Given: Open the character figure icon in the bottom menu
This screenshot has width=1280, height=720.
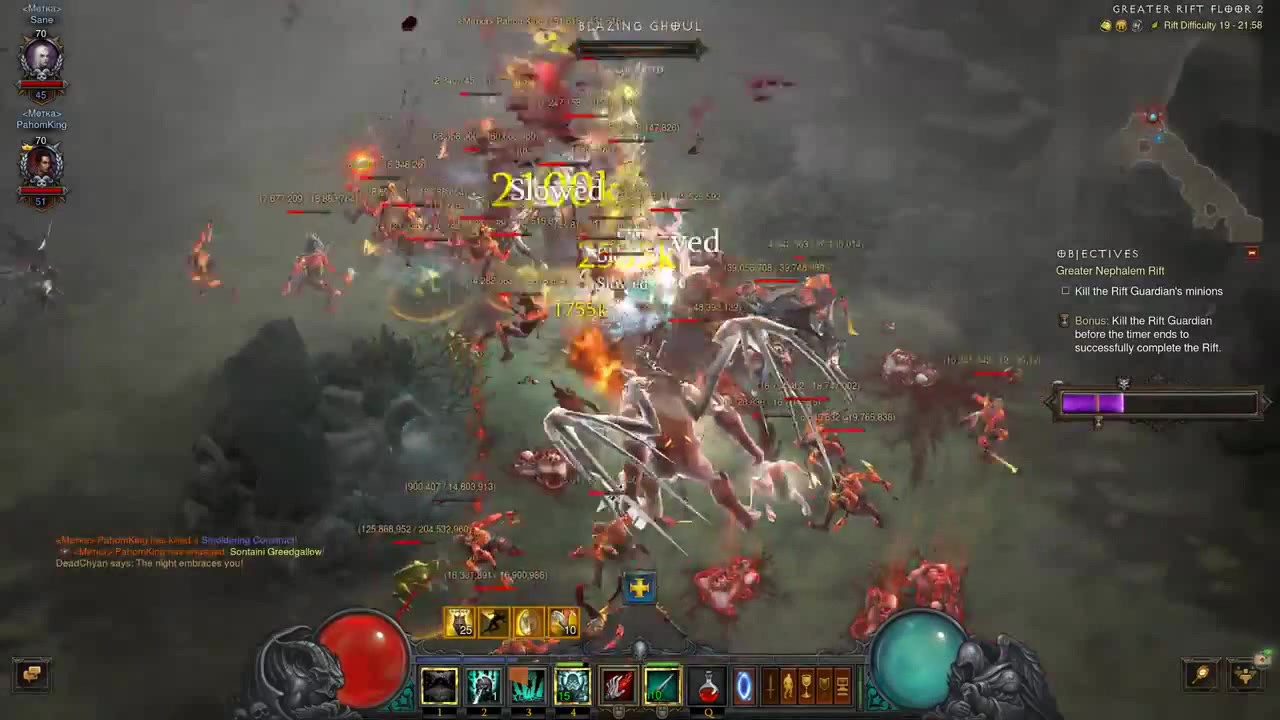Looking at the screenshot, I should pos(789,686).
